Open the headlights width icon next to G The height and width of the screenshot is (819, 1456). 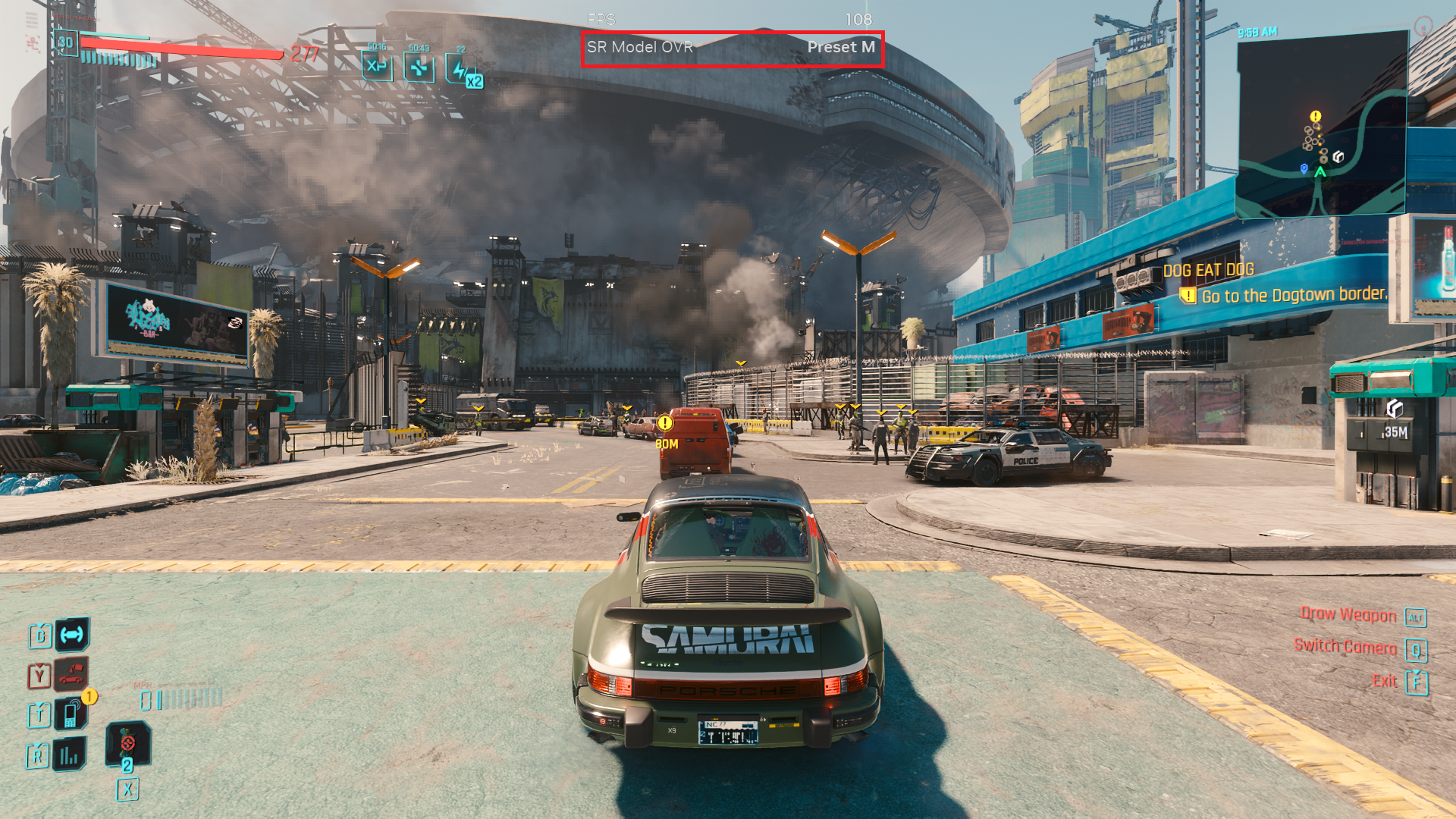[72, 635]
